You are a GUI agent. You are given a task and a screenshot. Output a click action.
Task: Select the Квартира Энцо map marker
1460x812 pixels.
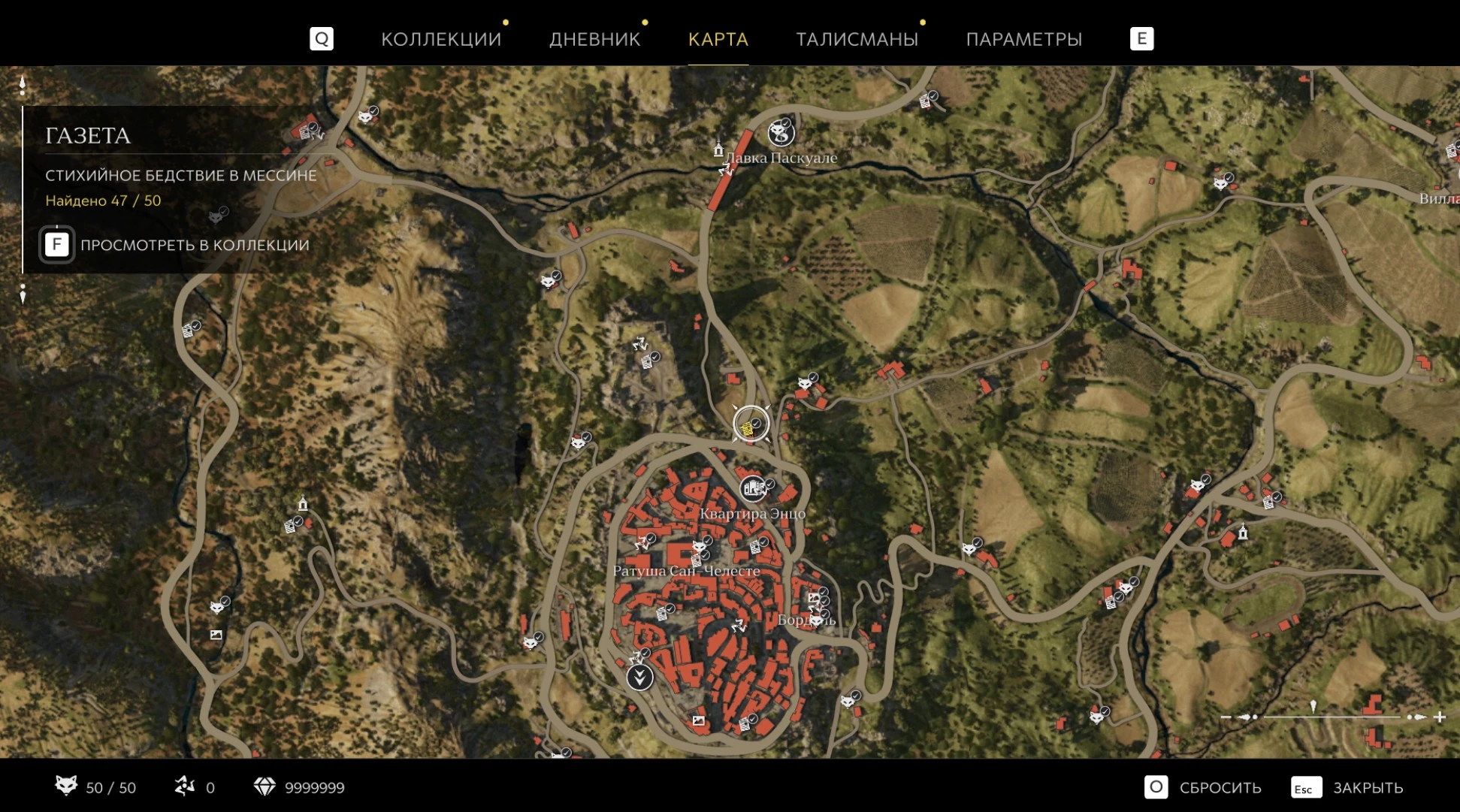click(753, 489)
